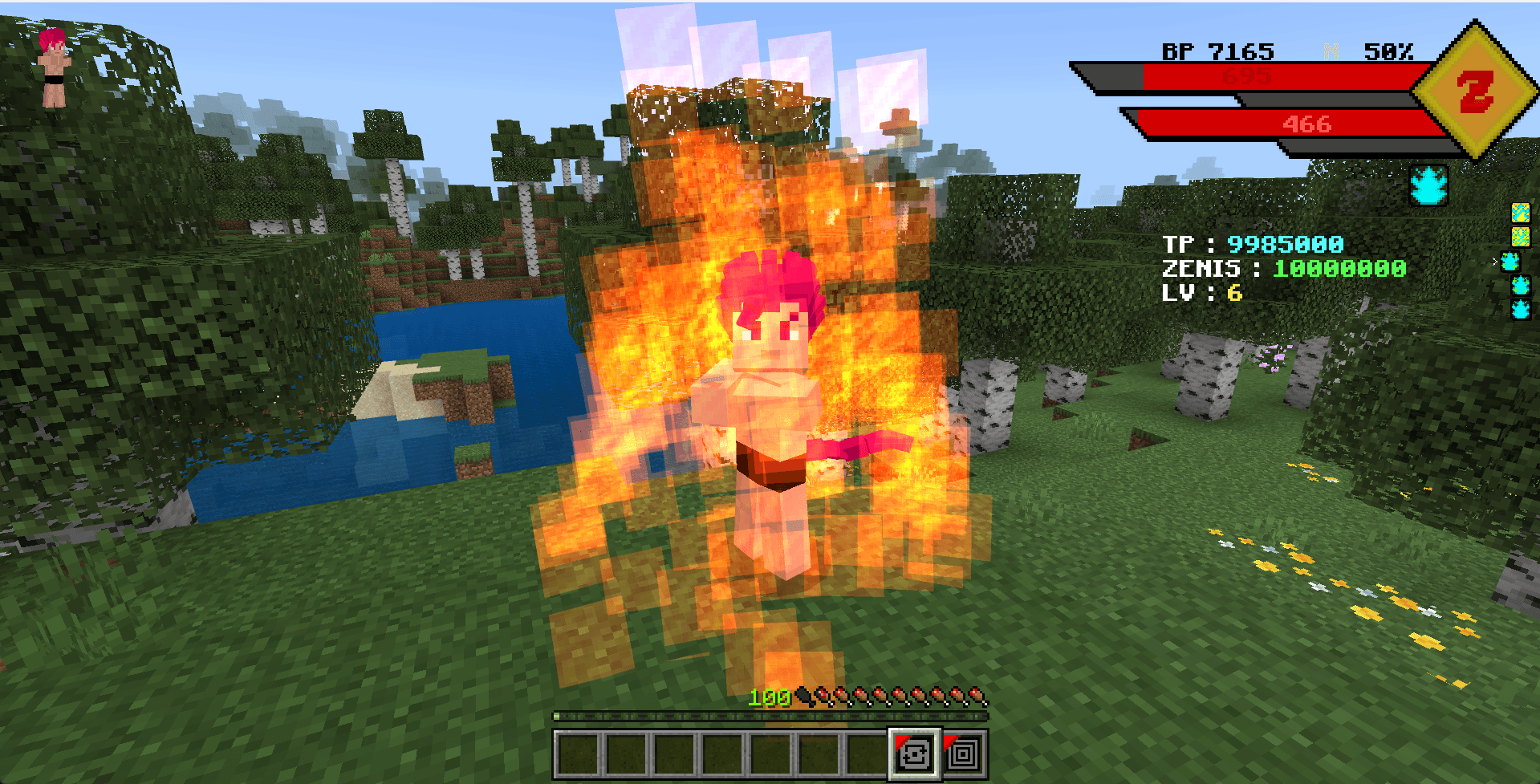This screenshot has width=1540, height=784.
Task: Click the currently selected cyan skill marked by arrow
Action: click(x=1511, y=261)
